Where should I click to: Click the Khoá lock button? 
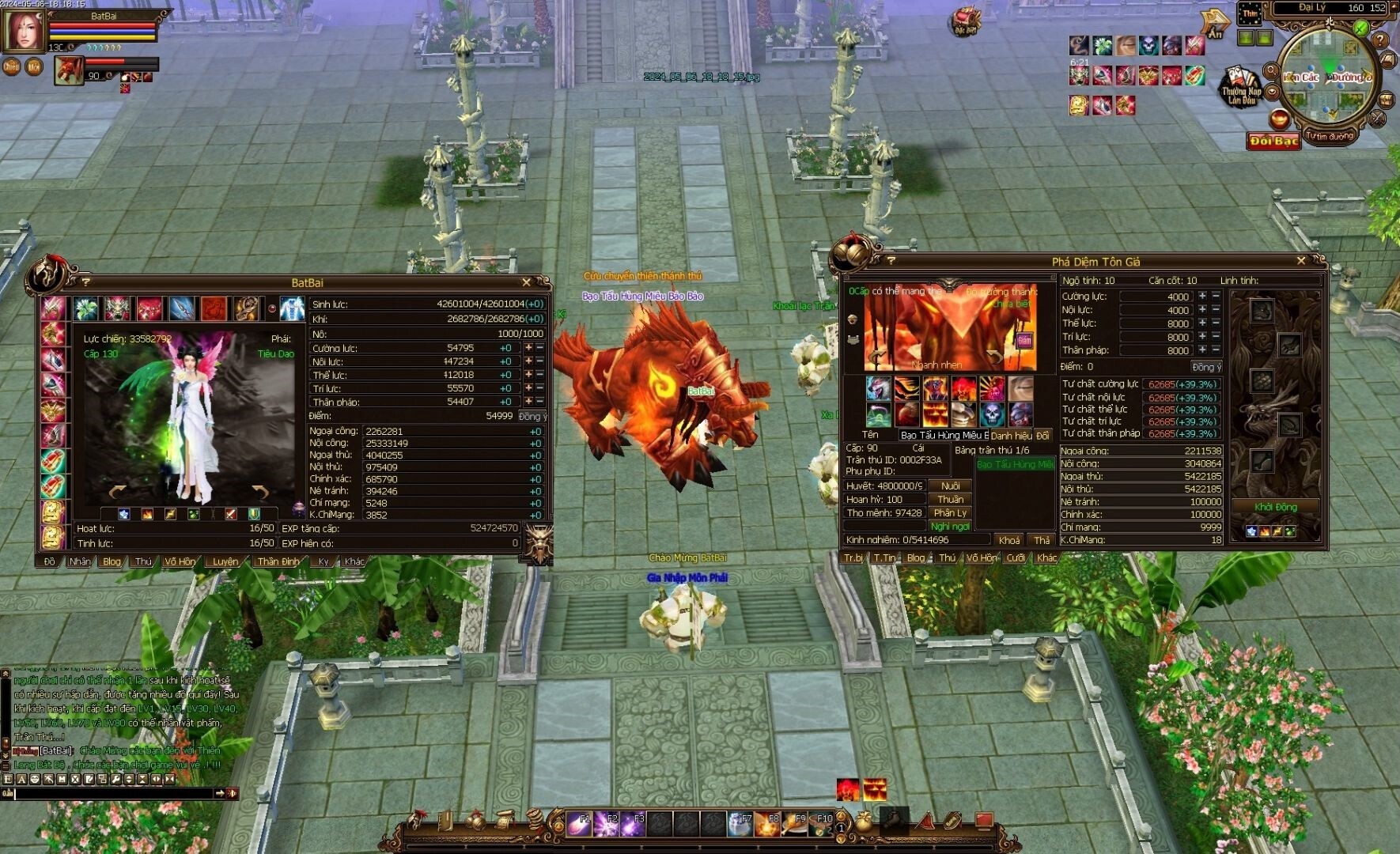coord(1009,540)
